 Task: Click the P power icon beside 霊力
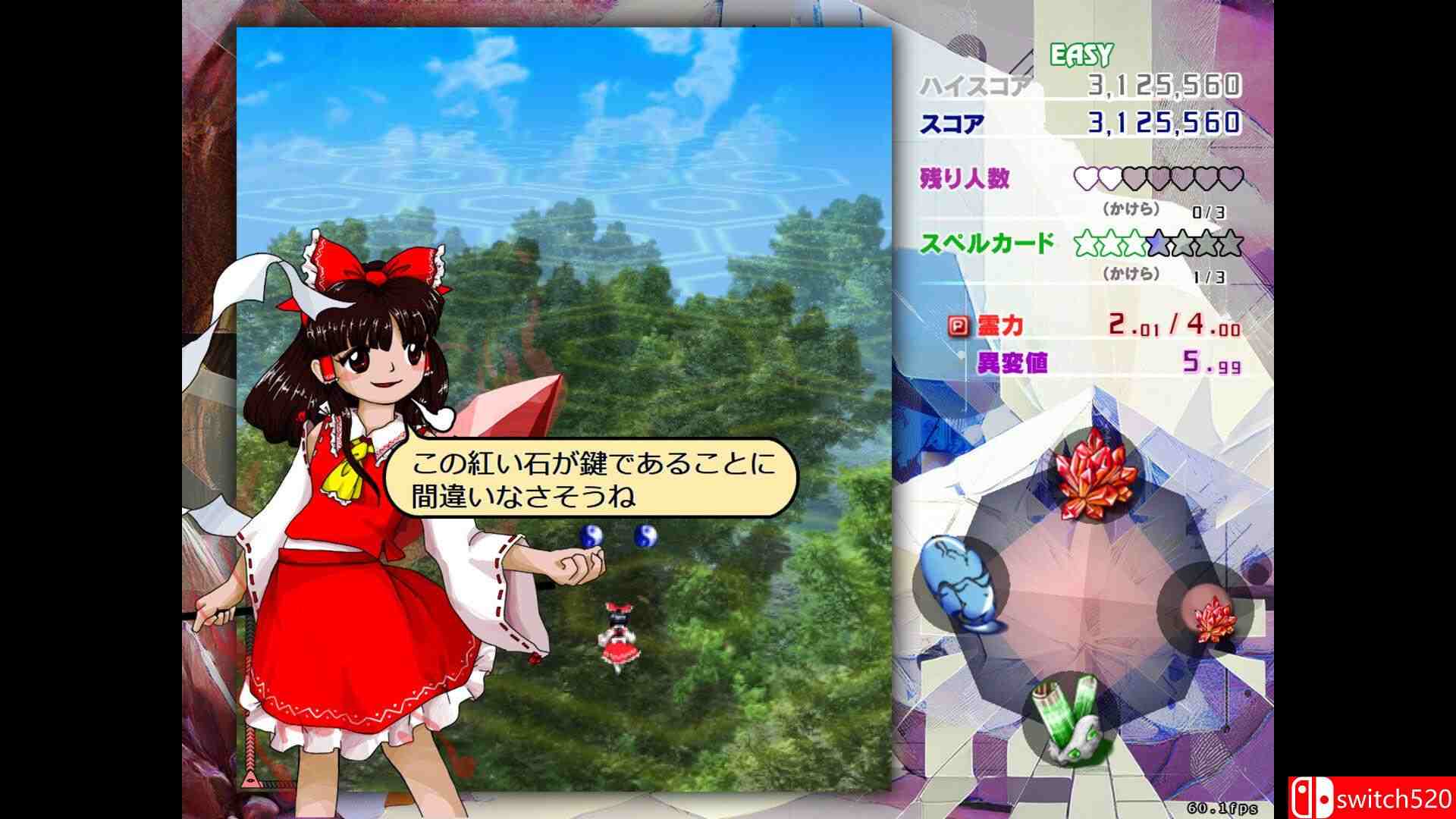960,326
